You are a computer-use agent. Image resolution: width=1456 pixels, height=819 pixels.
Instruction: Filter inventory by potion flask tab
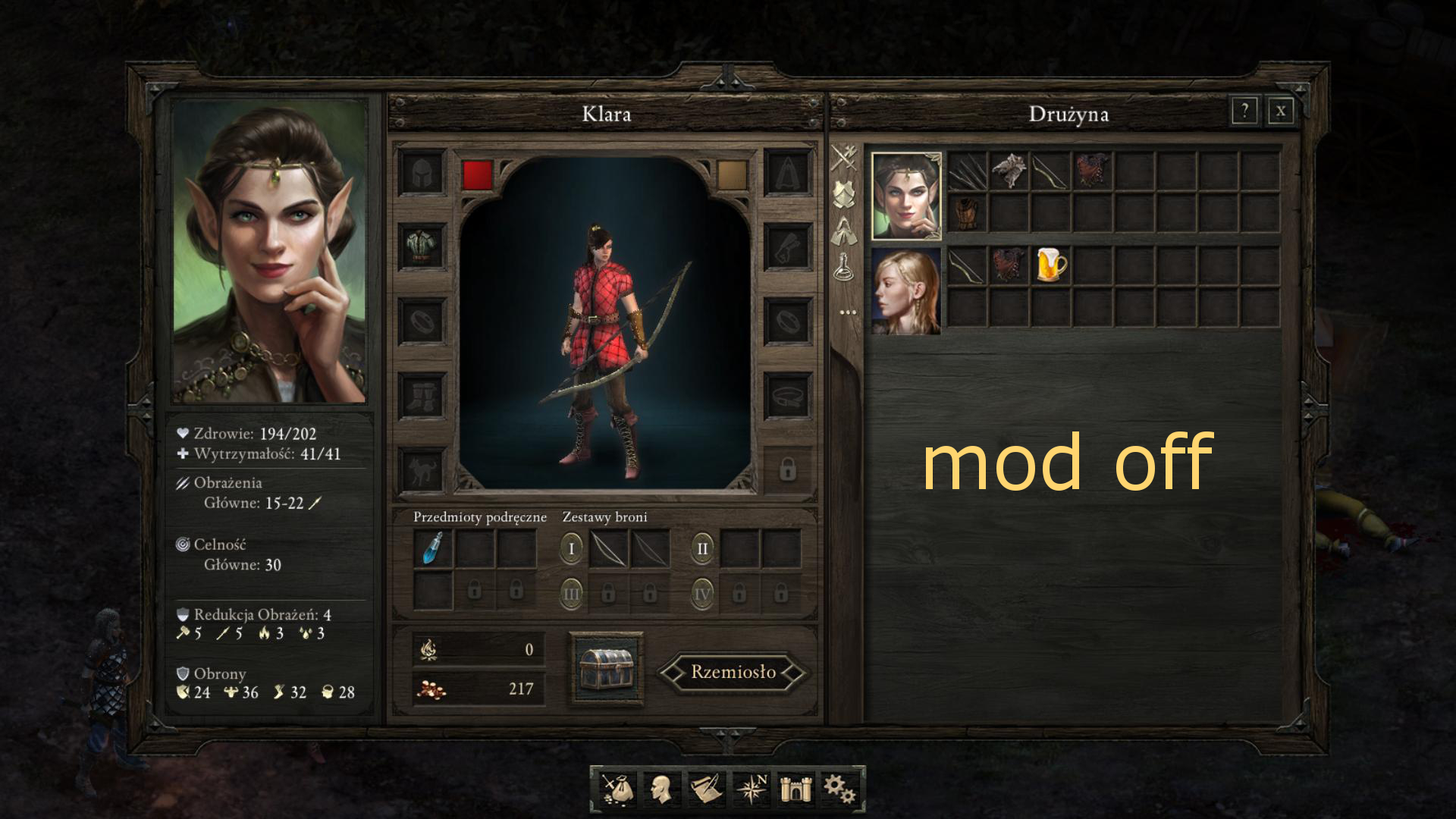point(844,267)
